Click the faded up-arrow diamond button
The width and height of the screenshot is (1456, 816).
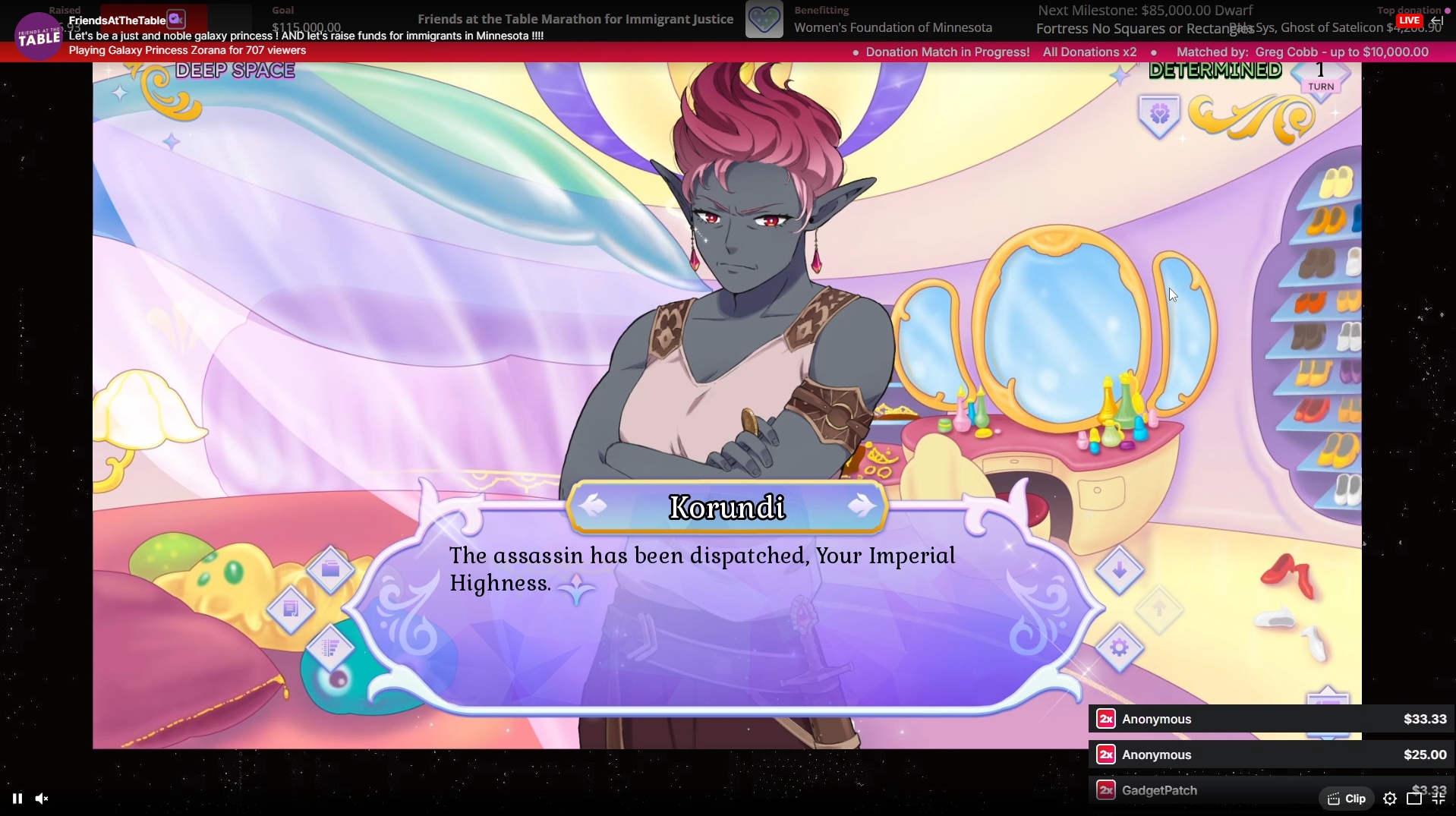[1158, 609]
